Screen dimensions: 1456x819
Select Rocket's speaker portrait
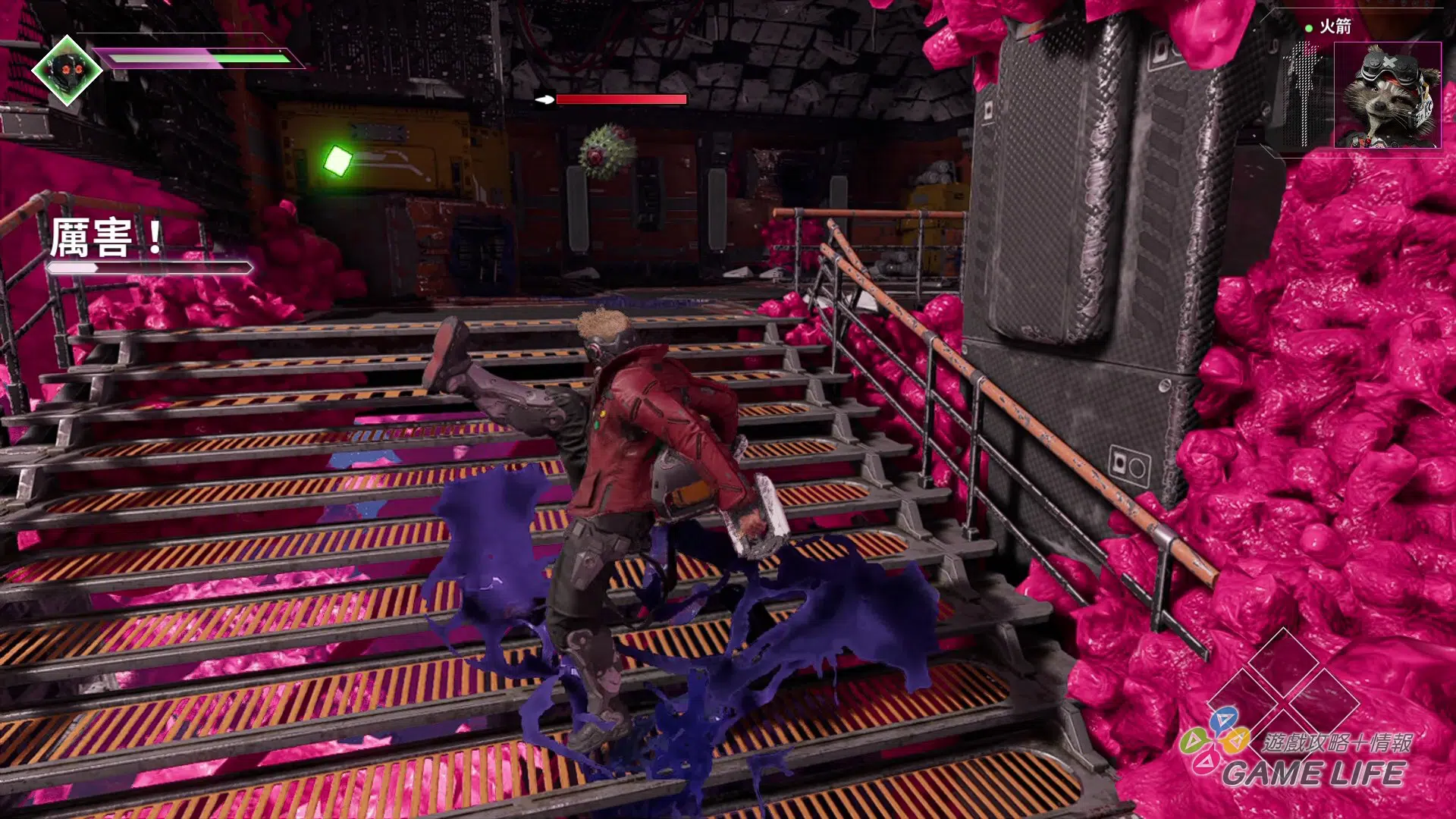coord(1387,96)
